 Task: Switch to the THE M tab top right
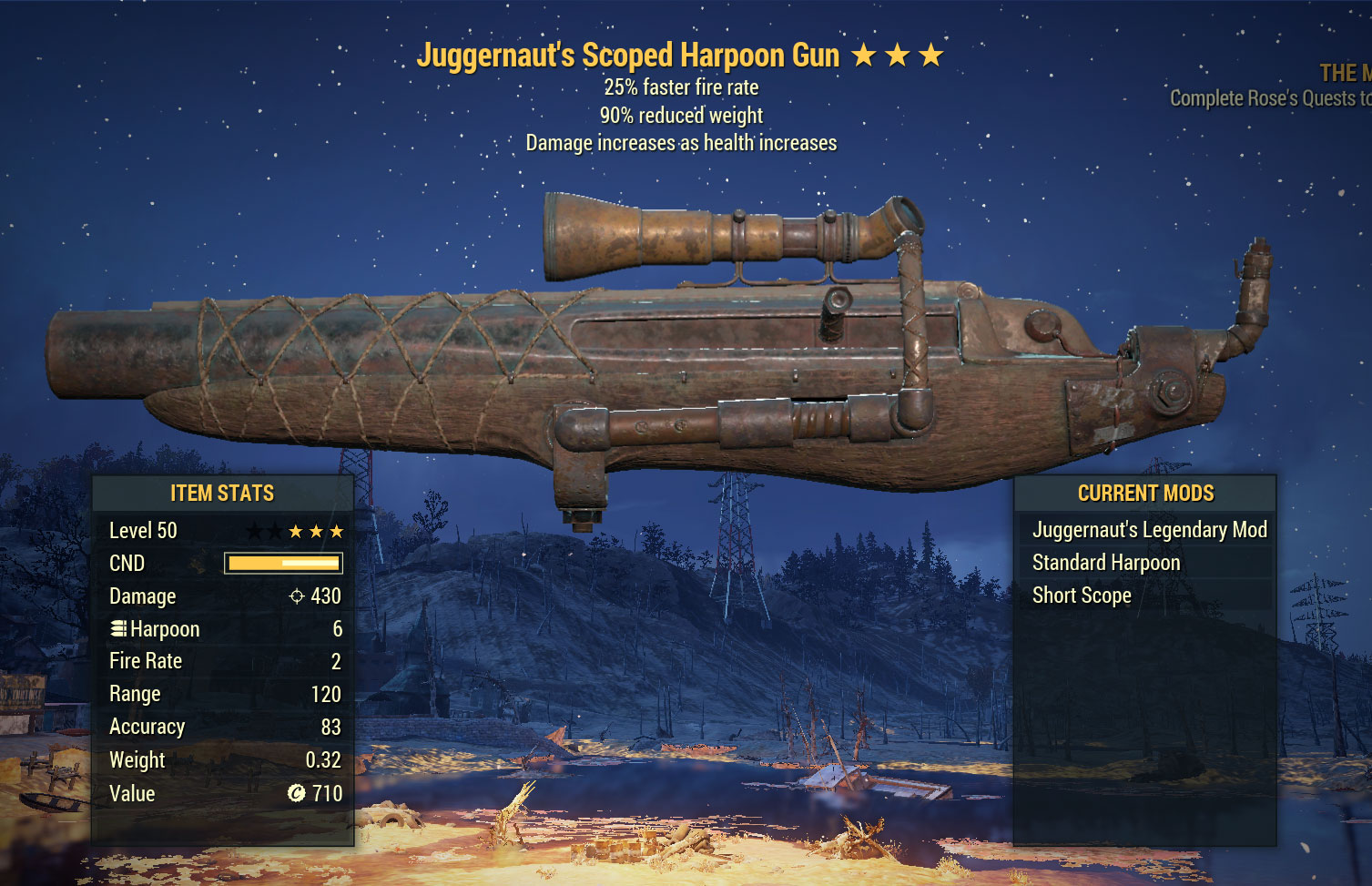pos(1344,73)
